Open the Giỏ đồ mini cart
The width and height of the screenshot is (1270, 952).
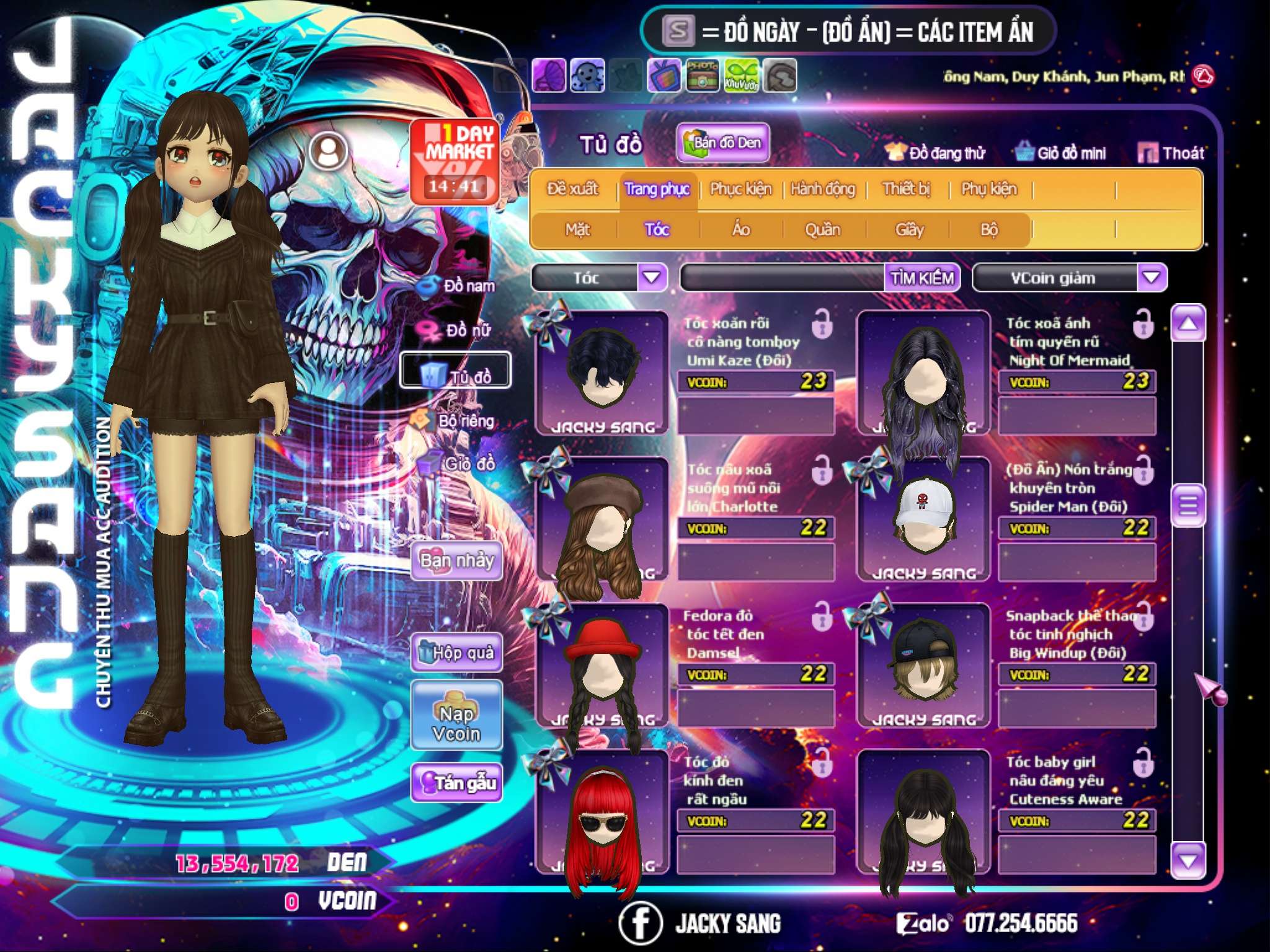click(x=1061, y=152)
